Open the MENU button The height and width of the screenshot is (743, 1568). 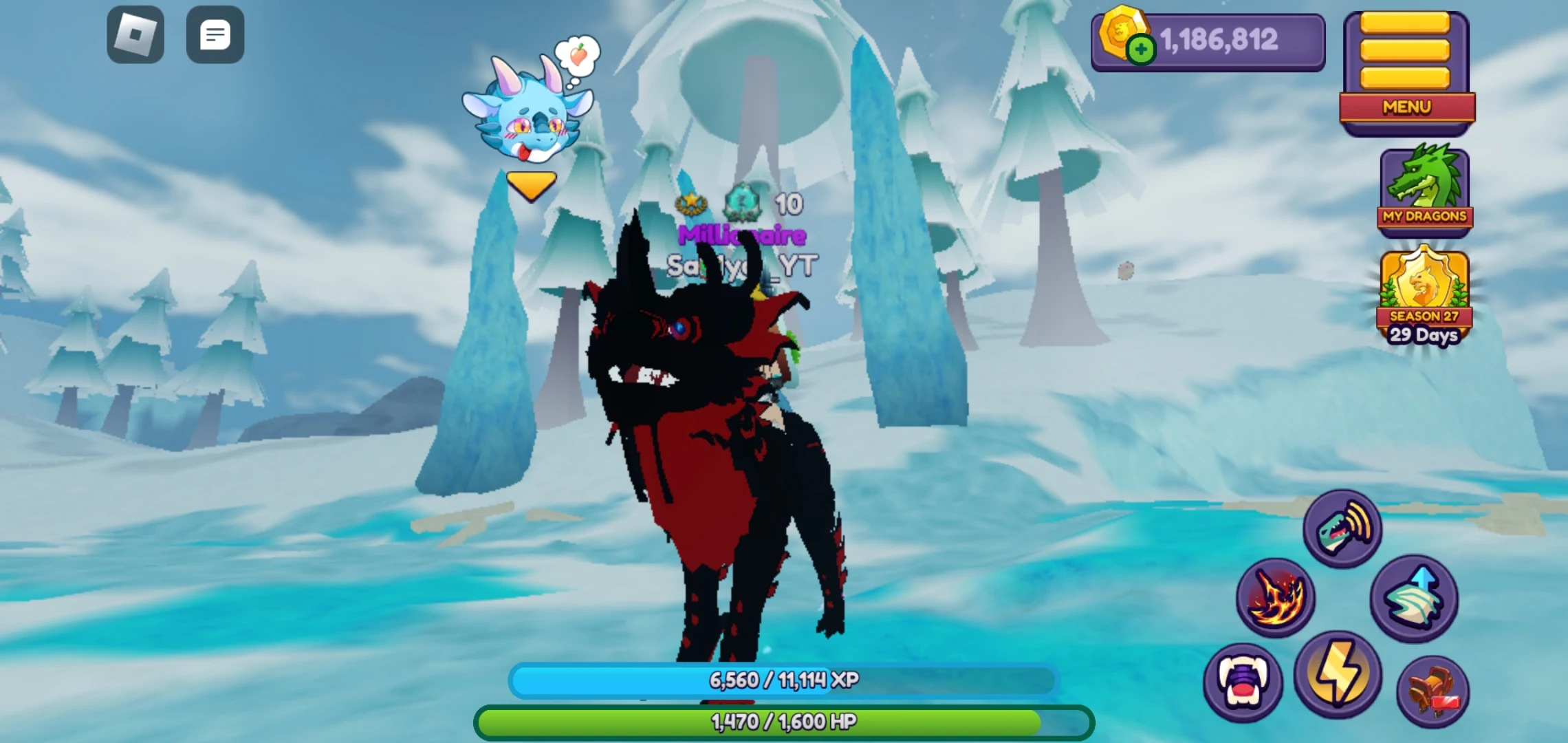point(1406,108)
